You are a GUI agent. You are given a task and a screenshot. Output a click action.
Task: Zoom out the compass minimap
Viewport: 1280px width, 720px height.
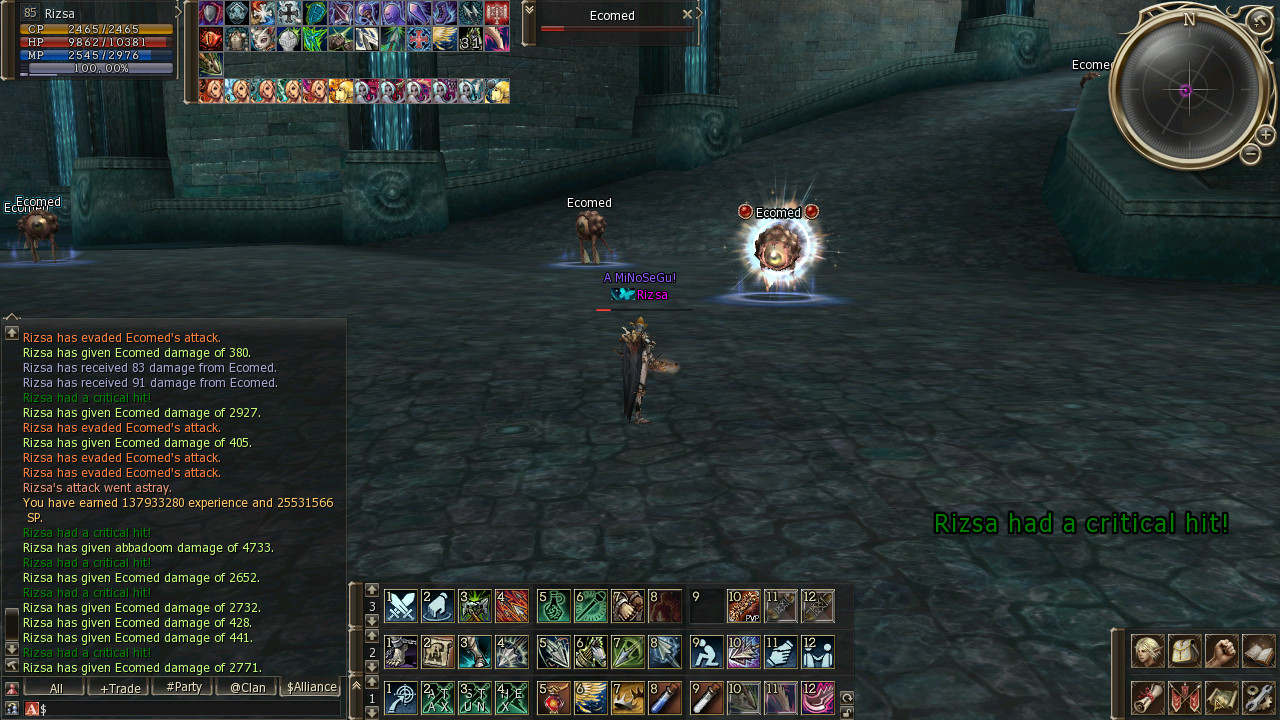click(1250, 154)
